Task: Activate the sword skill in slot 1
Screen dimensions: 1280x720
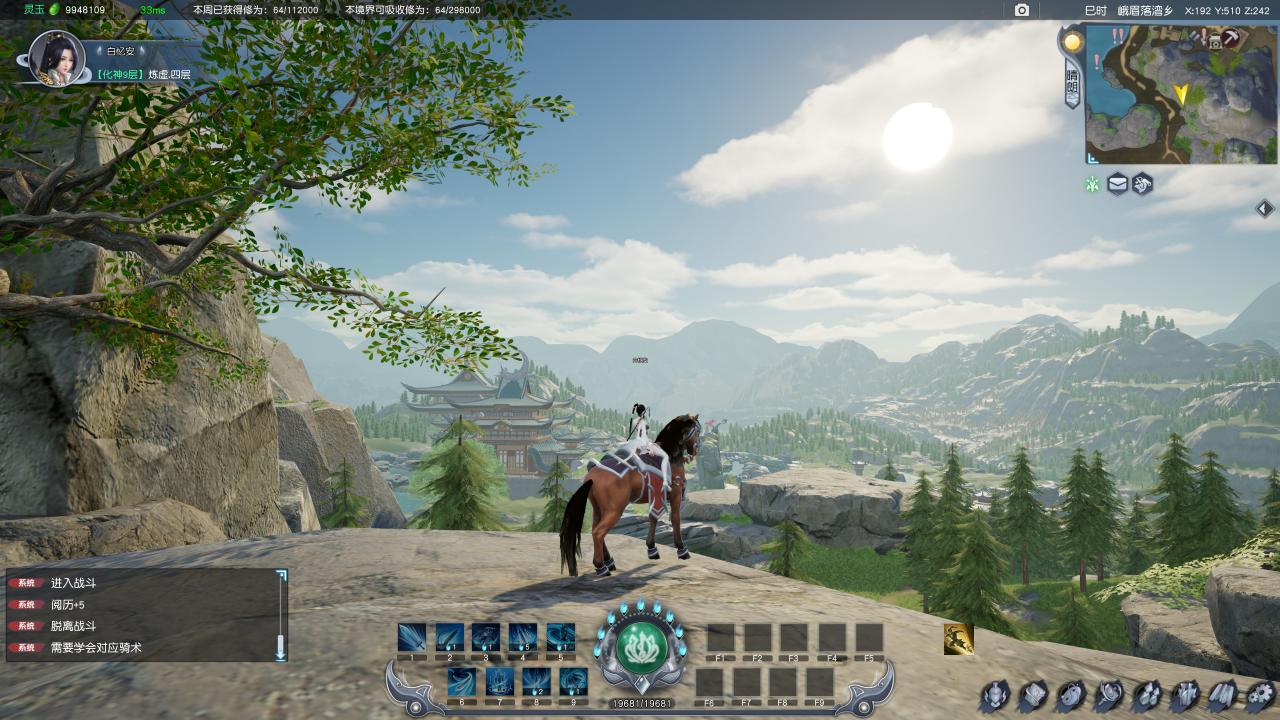Action: 412,637
